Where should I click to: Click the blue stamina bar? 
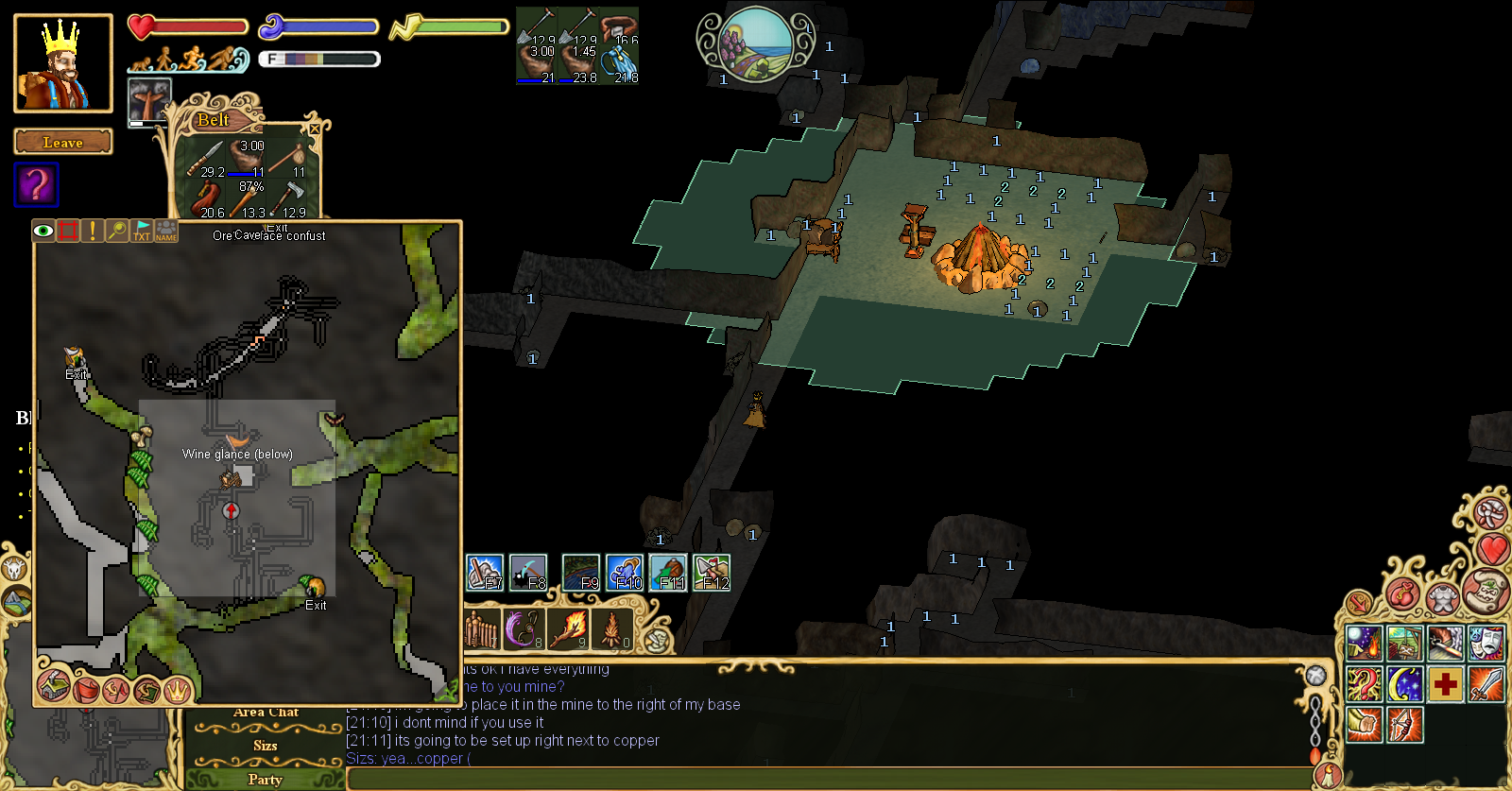[319, 26]
